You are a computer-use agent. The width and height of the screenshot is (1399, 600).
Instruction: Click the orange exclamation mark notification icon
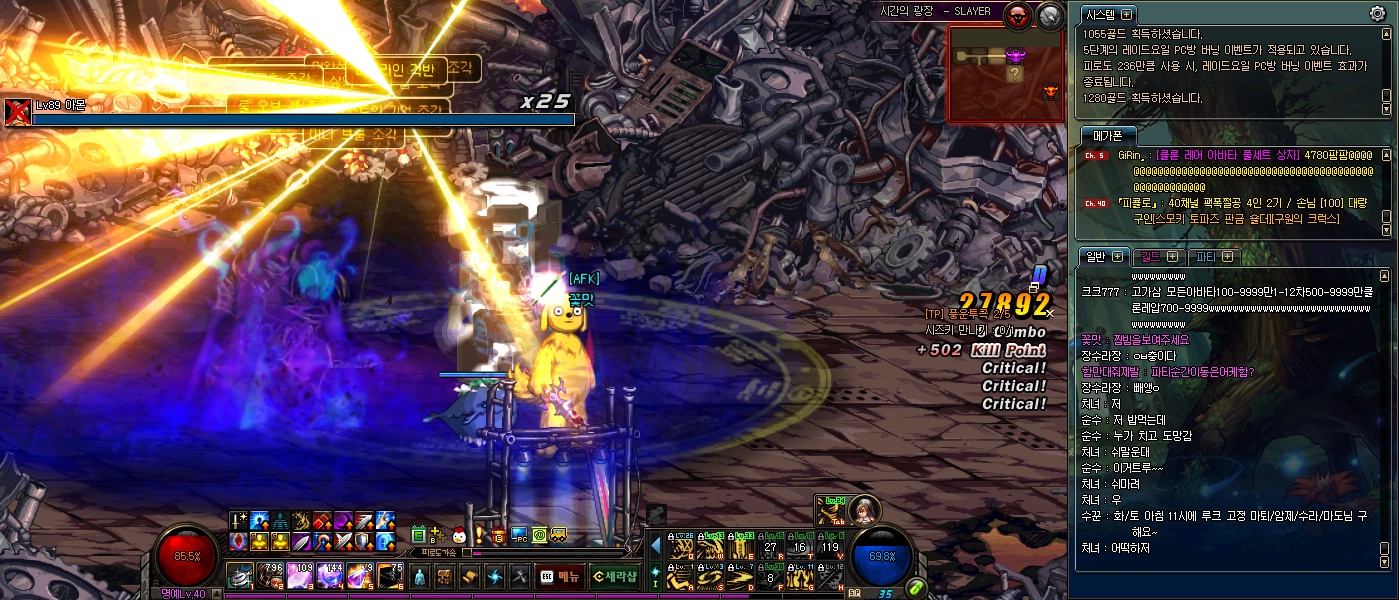pyautogui.click(x=479, y=535)
